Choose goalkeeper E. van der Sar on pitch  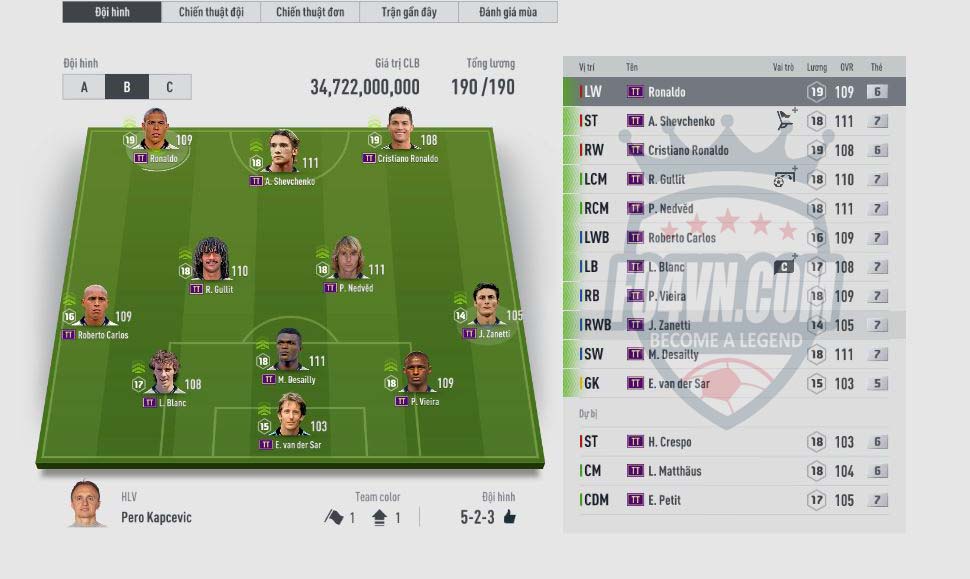[290, 421]
